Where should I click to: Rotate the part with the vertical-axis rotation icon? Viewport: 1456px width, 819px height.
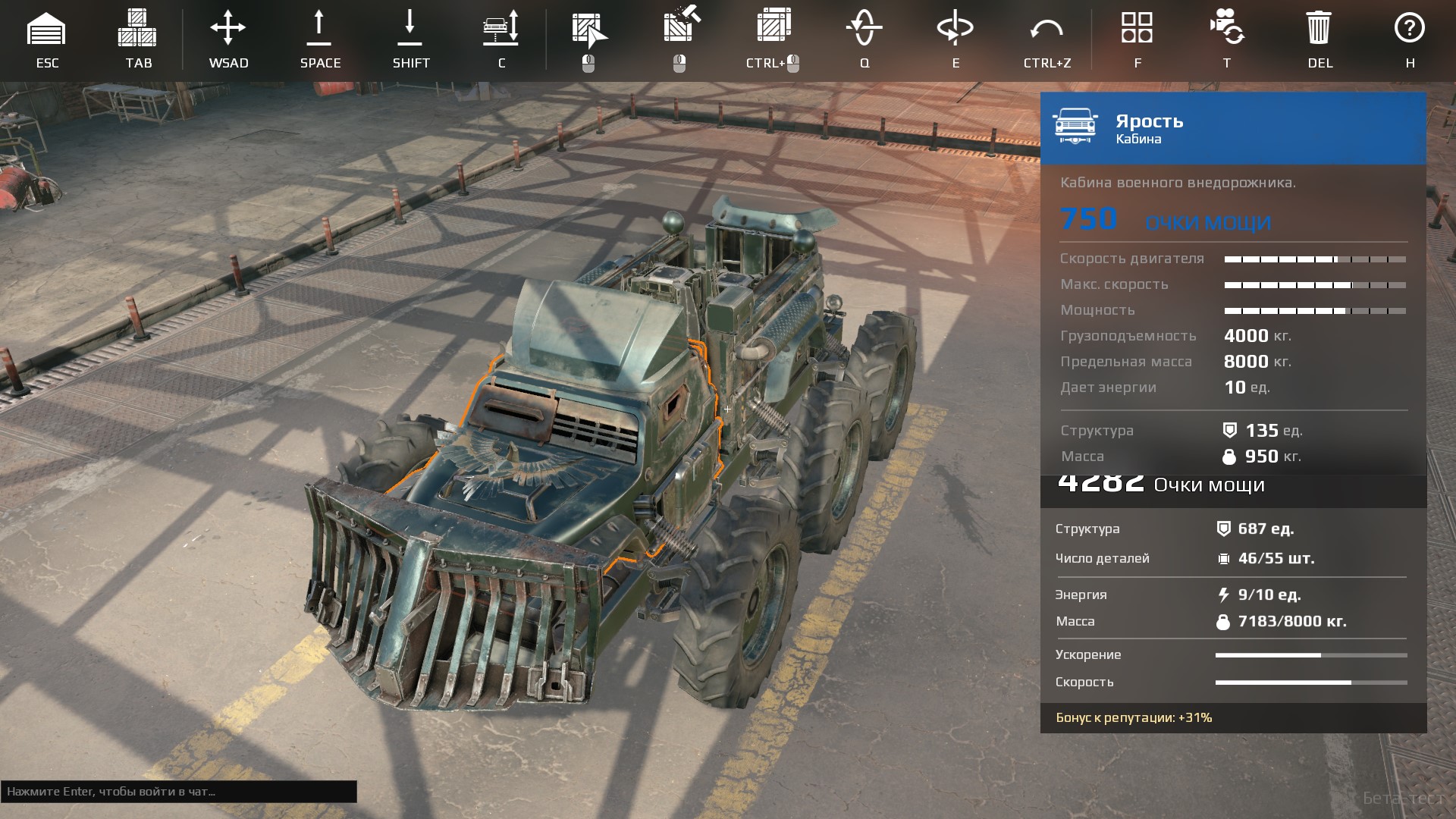(864, 28)
